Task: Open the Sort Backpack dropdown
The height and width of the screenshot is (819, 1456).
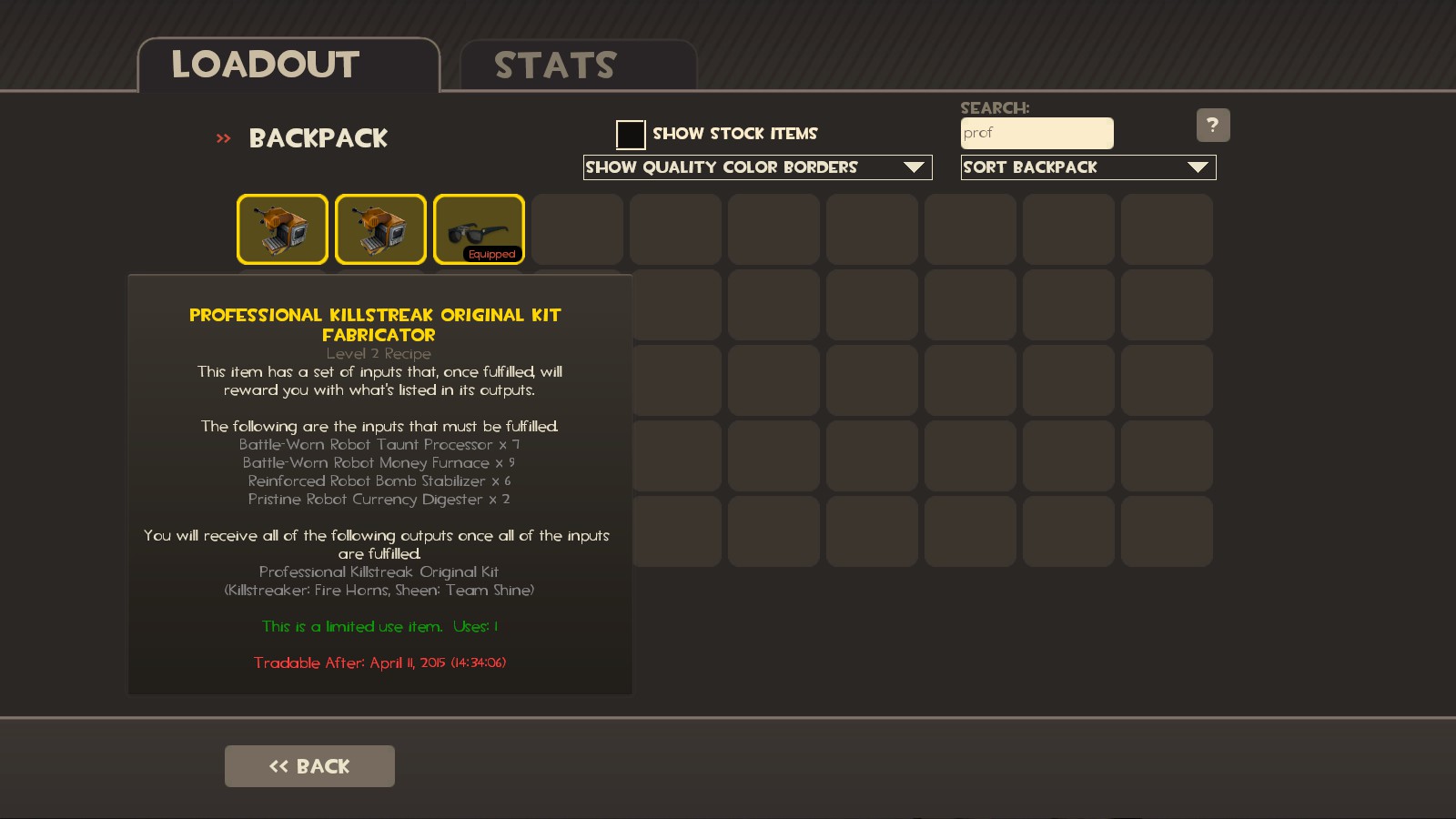Action: click(x=1087, y=167)
